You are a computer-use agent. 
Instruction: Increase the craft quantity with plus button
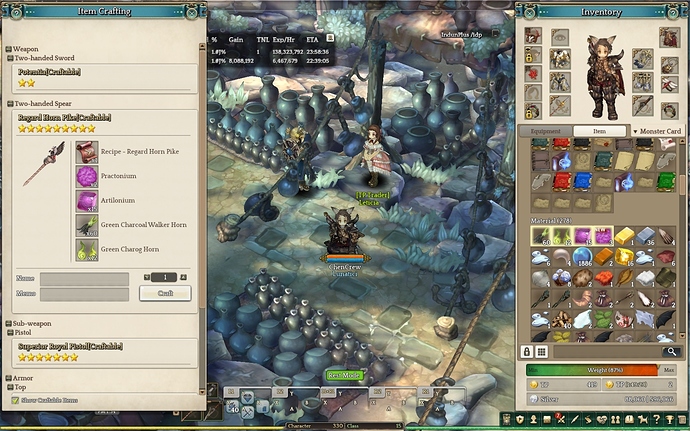click(184, 277)
